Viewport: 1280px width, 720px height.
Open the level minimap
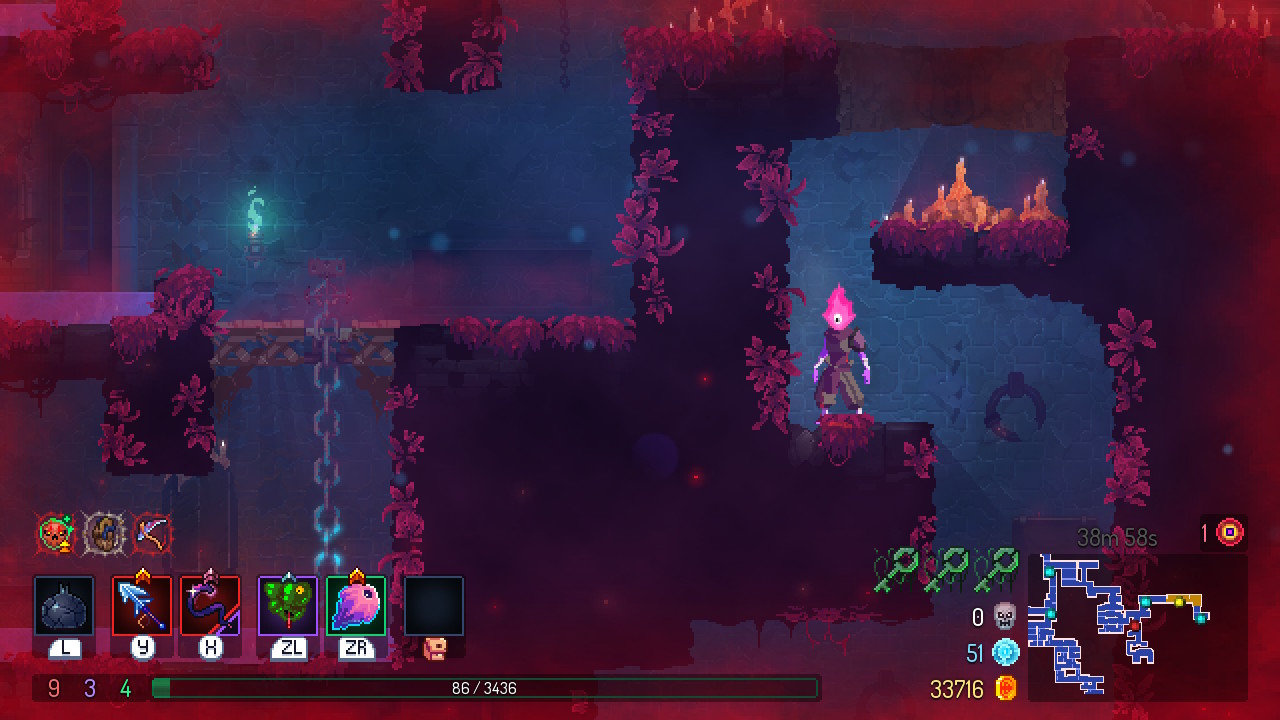(1137, 627)
